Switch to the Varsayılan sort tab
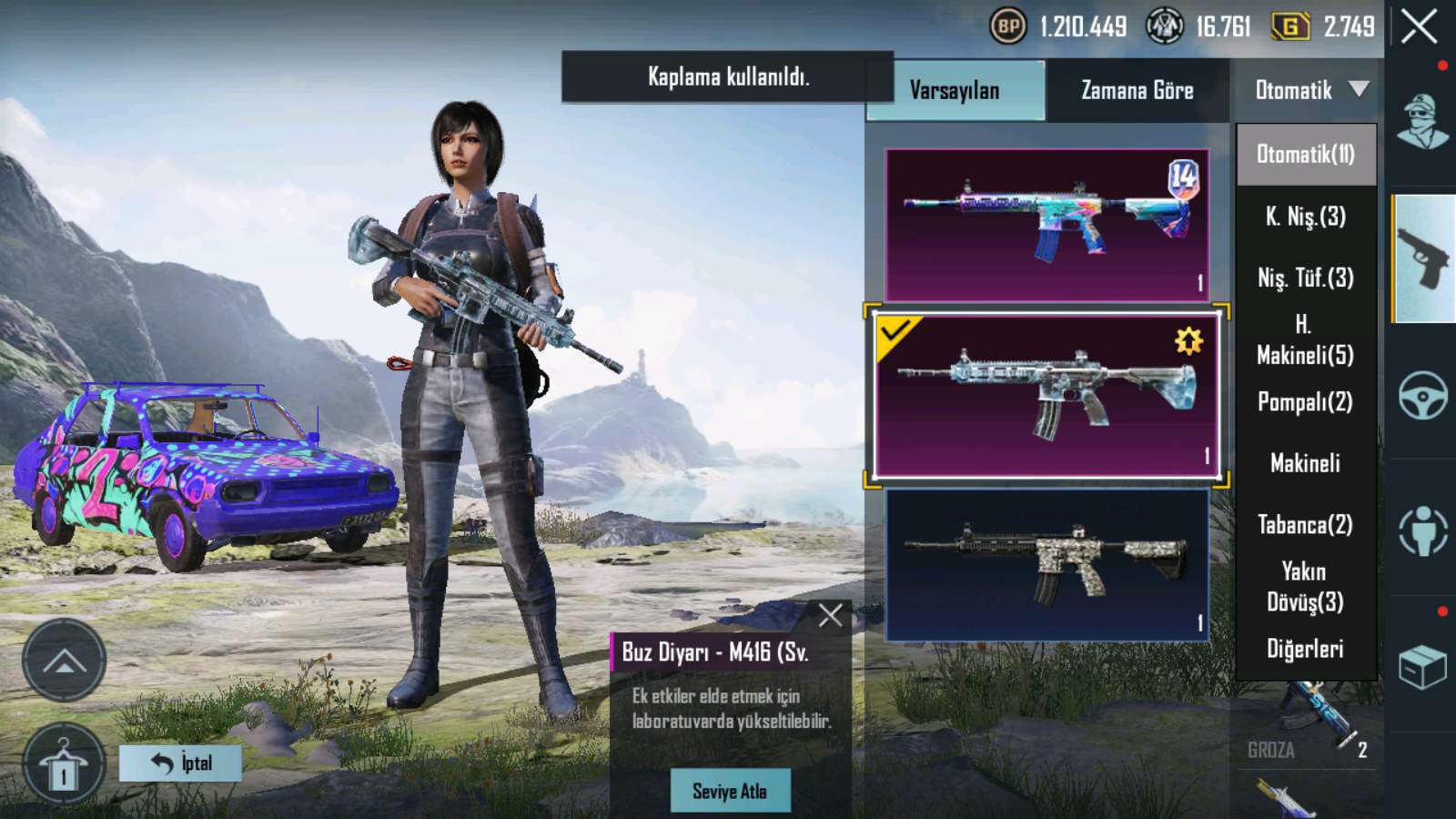 [955, 90]
